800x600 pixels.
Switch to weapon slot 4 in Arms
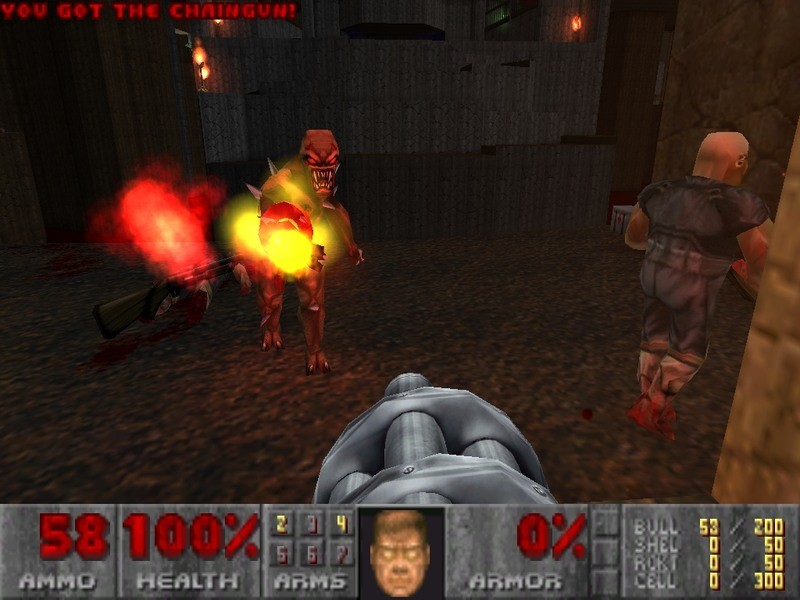(x=342, y=523)
